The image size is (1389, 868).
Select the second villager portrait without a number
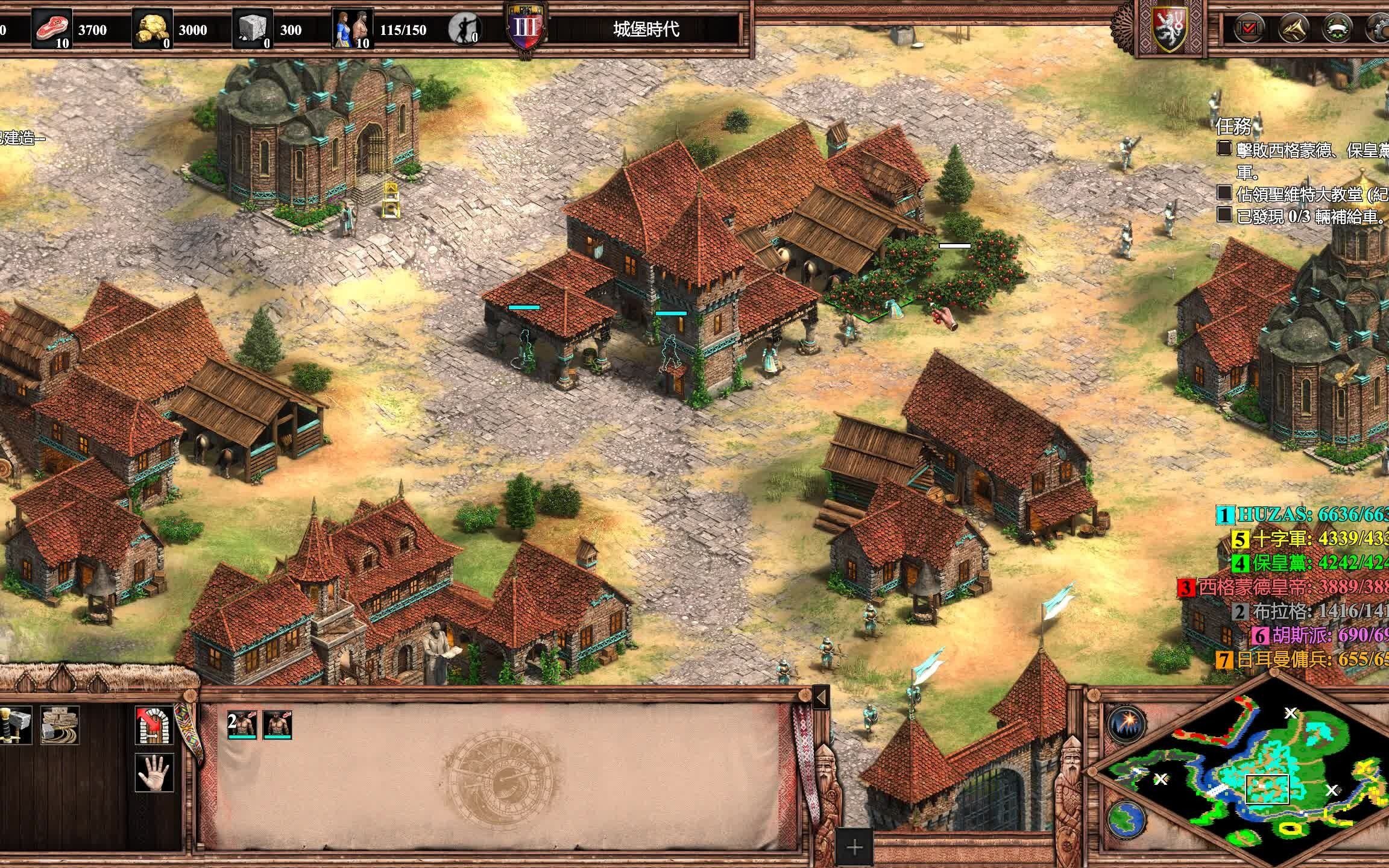pos(277,725)
